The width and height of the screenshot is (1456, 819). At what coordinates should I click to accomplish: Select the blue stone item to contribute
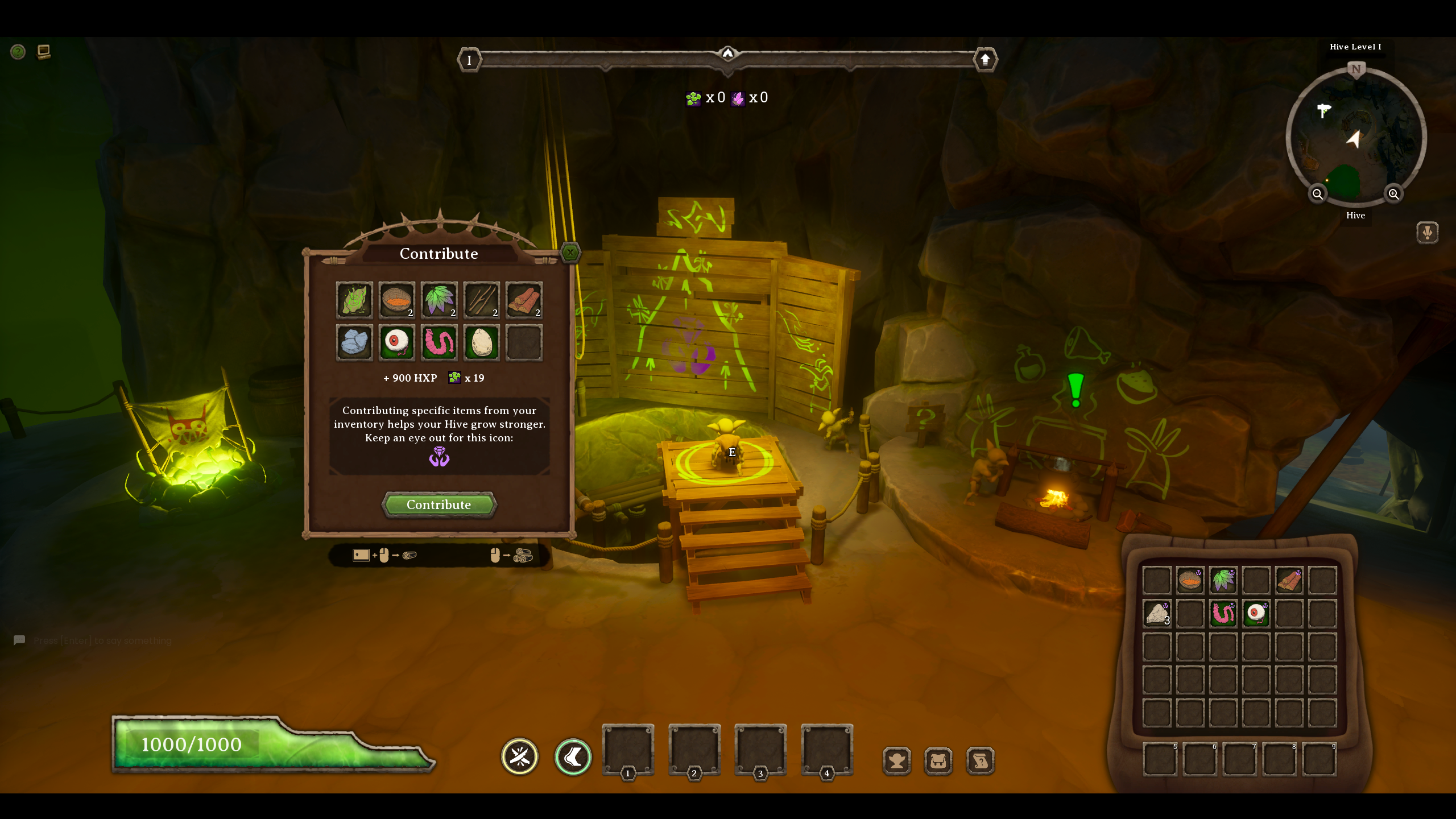coord(354,342)
